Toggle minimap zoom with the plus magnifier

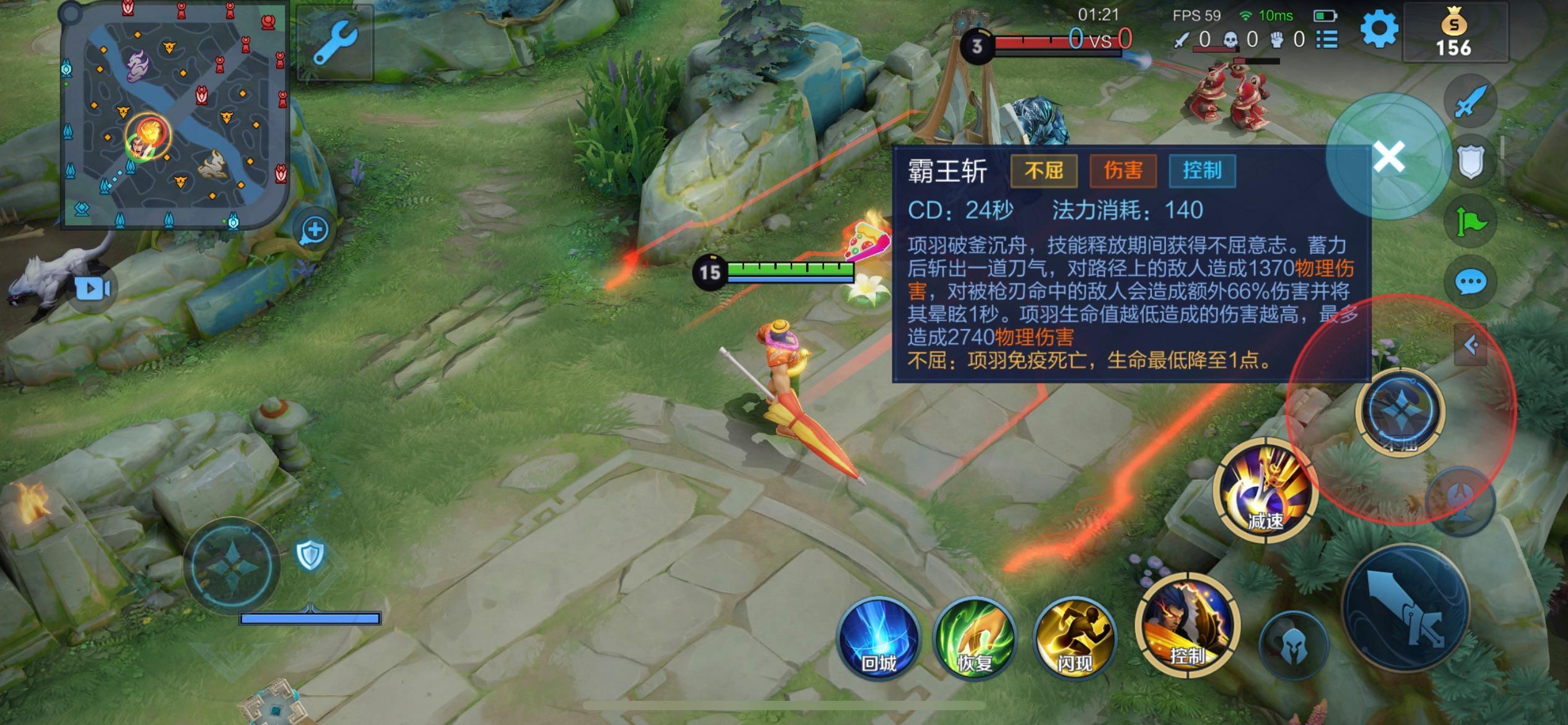coord(315,229)
